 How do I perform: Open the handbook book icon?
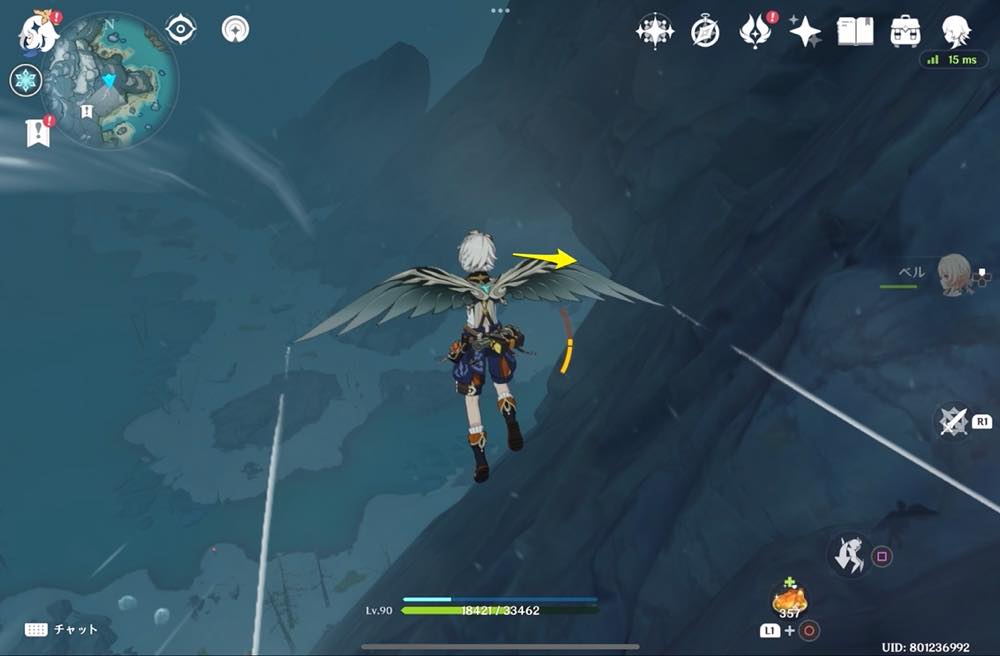click(x=855, y=31)
